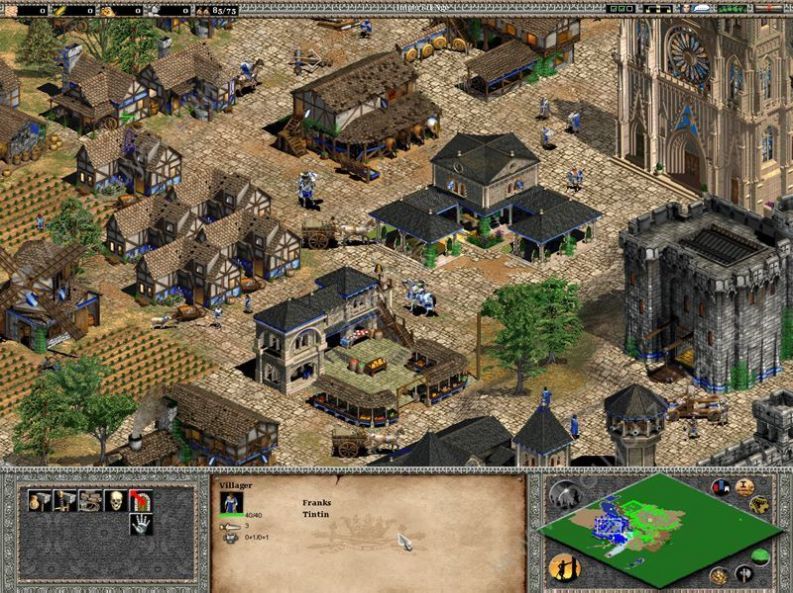The image size is (793, 593).
Task: Choose the Garrison red flag icon
Action: click(x=140, y=502)
